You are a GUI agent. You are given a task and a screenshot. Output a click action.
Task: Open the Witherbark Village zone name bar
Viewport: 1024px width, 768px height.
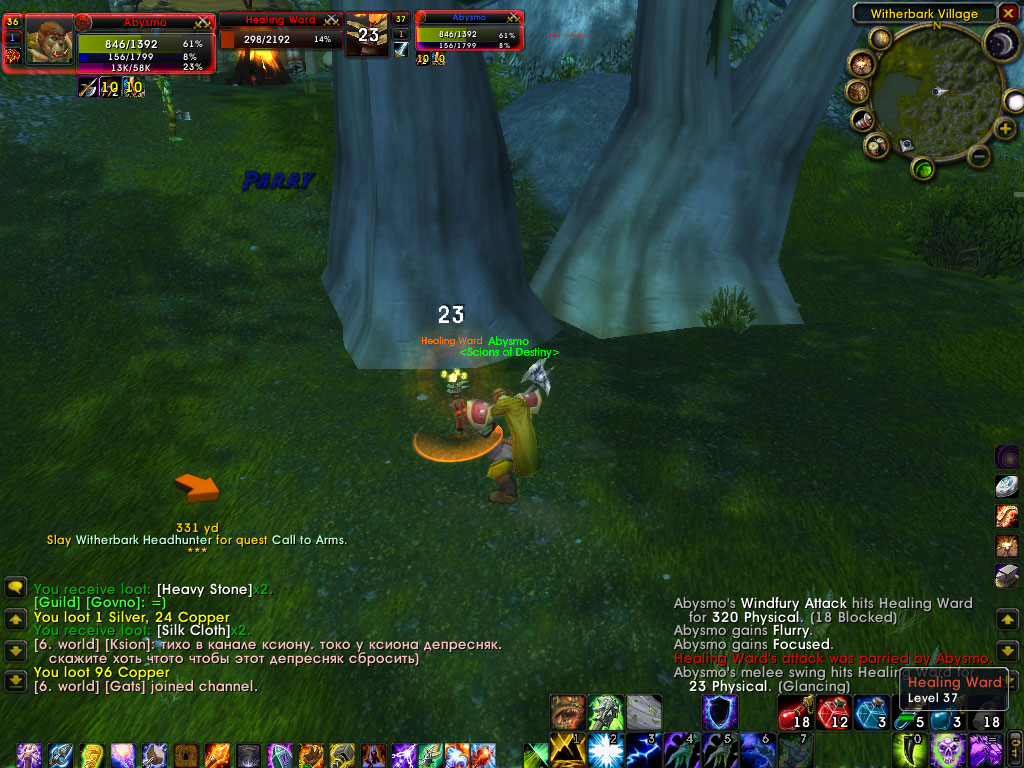924,14
